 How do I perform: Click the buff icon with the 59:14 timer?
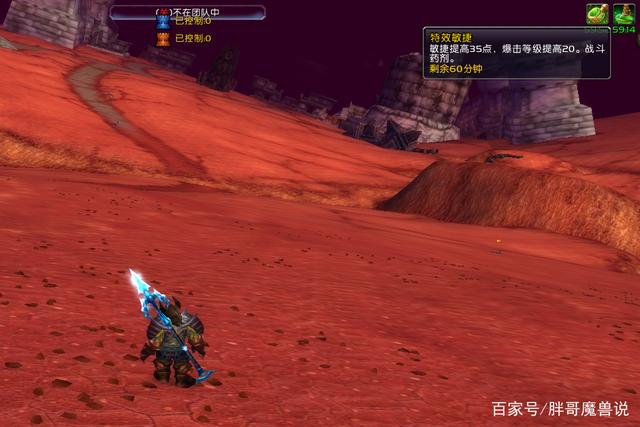pyautogui.click(x=624, y=13)
